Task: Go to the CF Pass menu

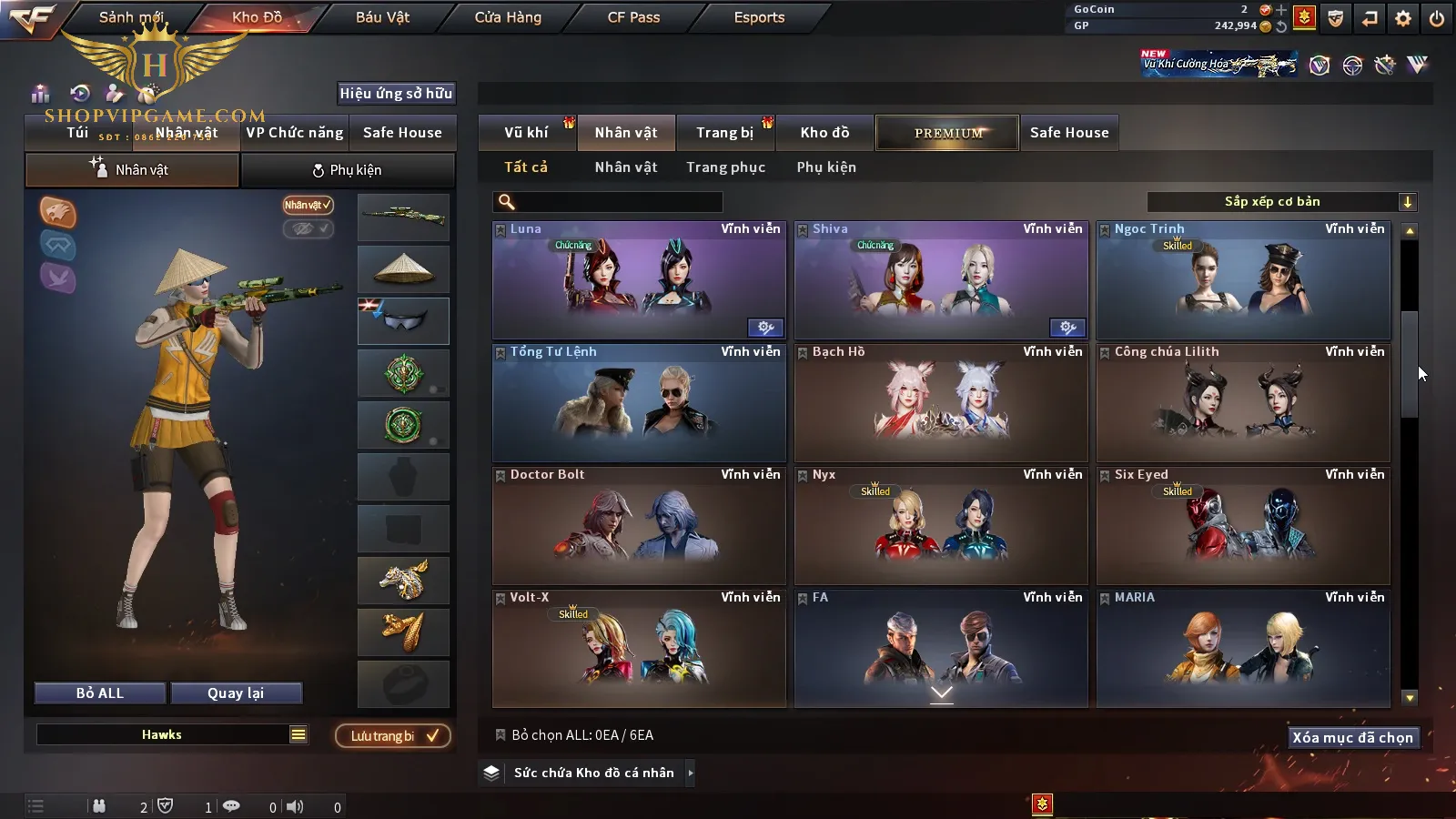Action: coord(633,17)
